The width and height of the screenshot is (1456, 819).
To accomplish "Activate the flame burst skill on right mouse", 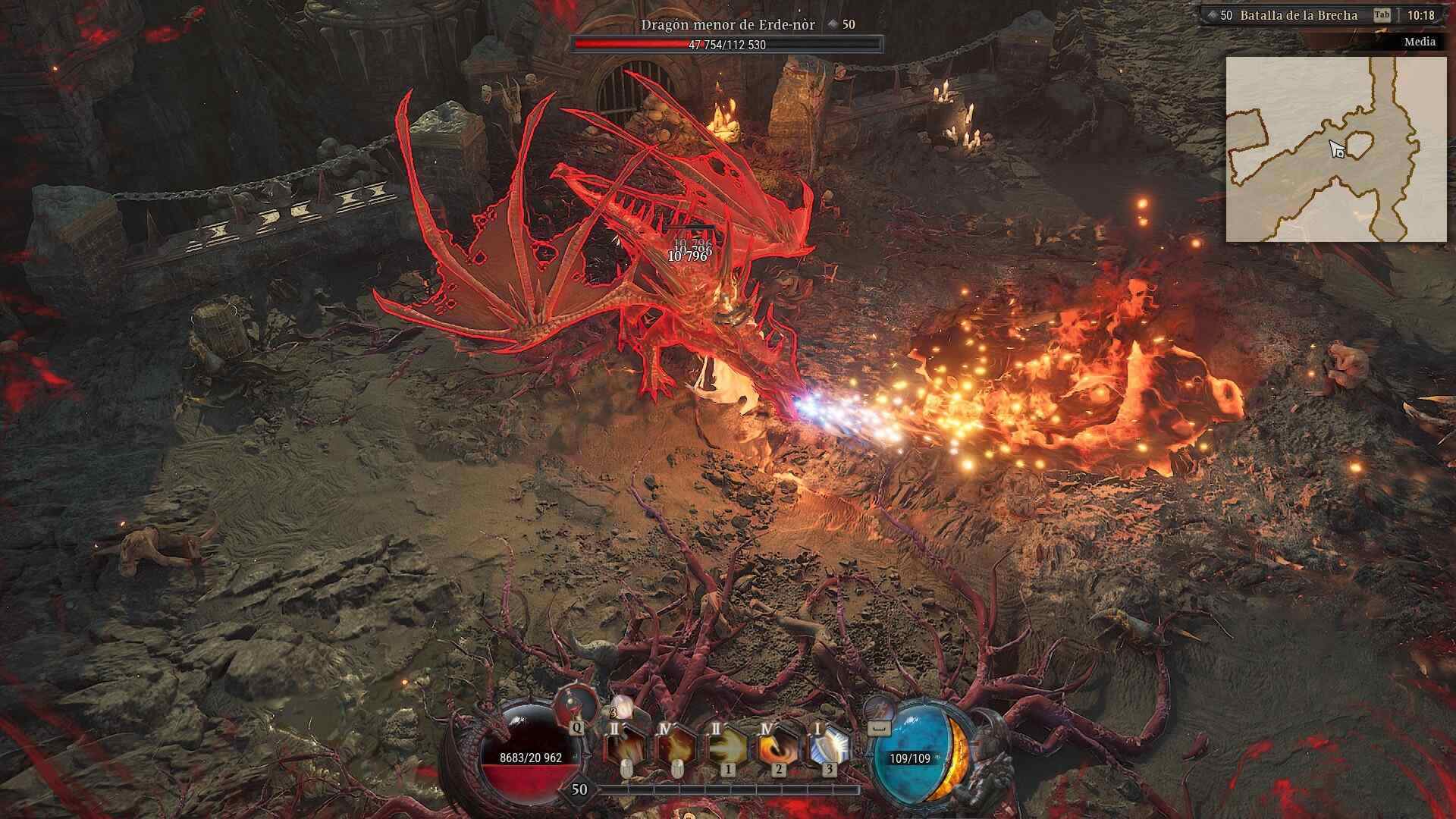I will (674, 745).
